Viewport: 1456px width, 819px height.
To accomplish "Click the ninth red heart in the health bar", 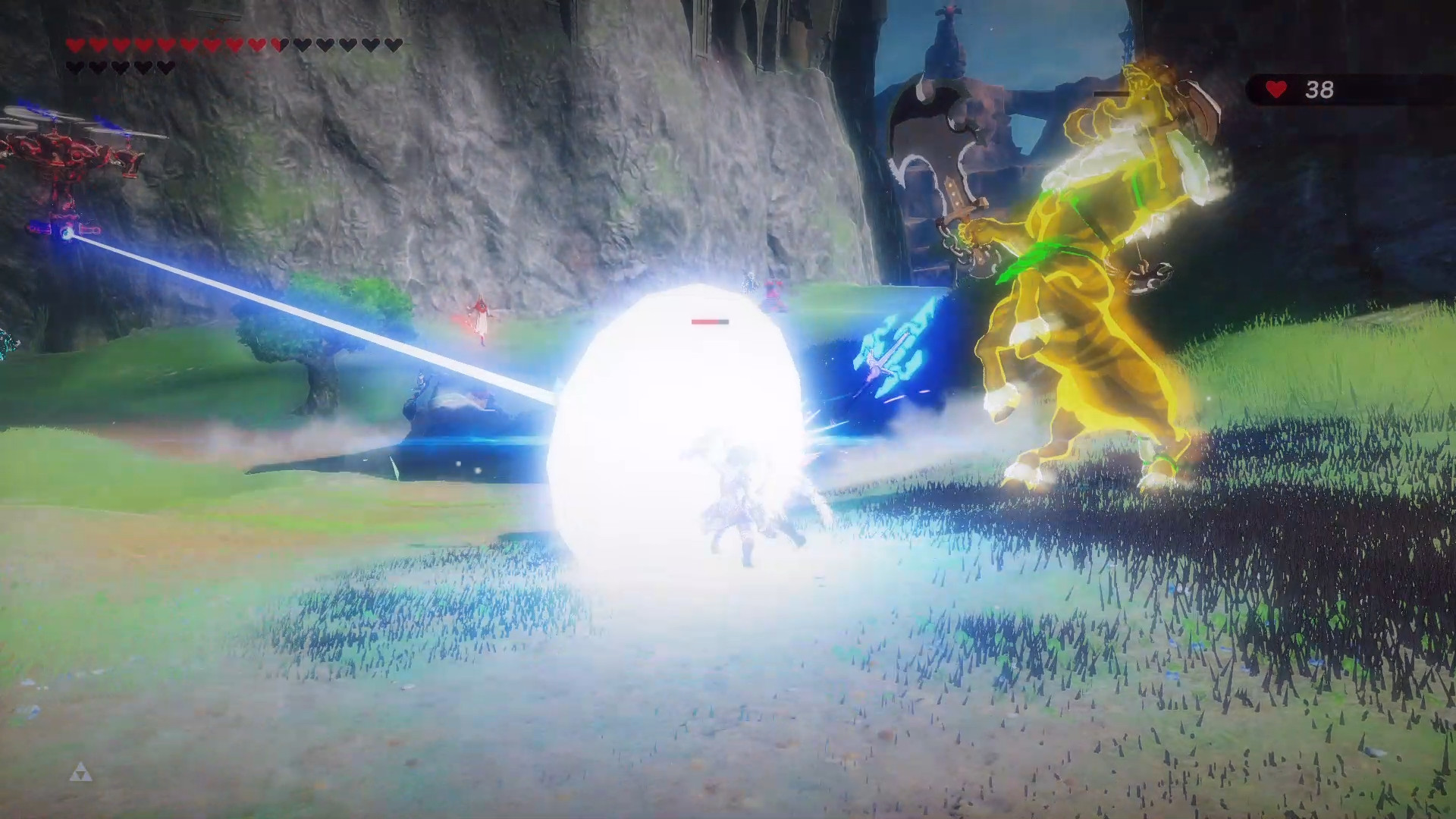I will (256, 45).
